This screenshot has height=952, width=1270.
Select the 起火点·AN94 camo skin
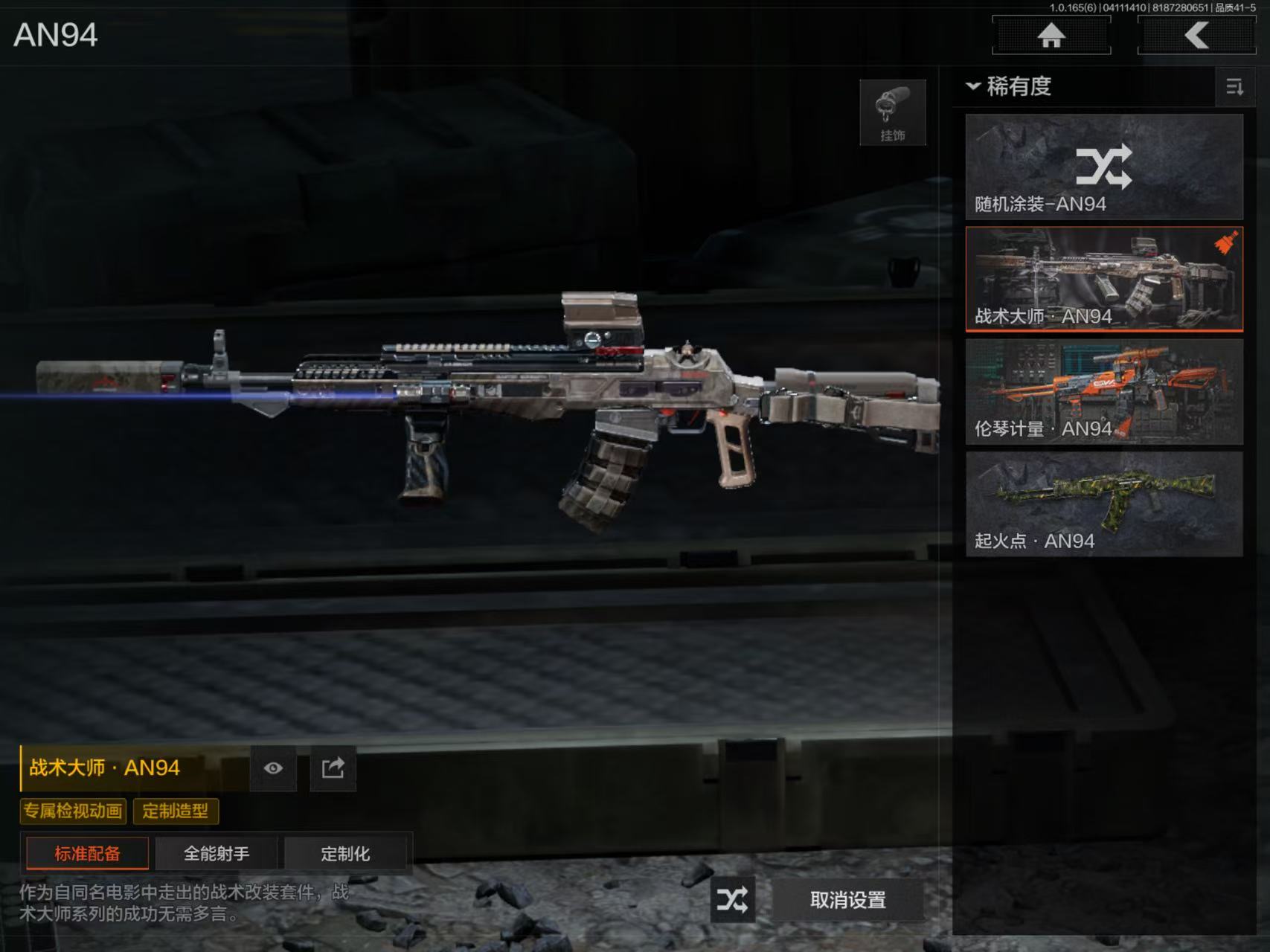pos(1104,504)
